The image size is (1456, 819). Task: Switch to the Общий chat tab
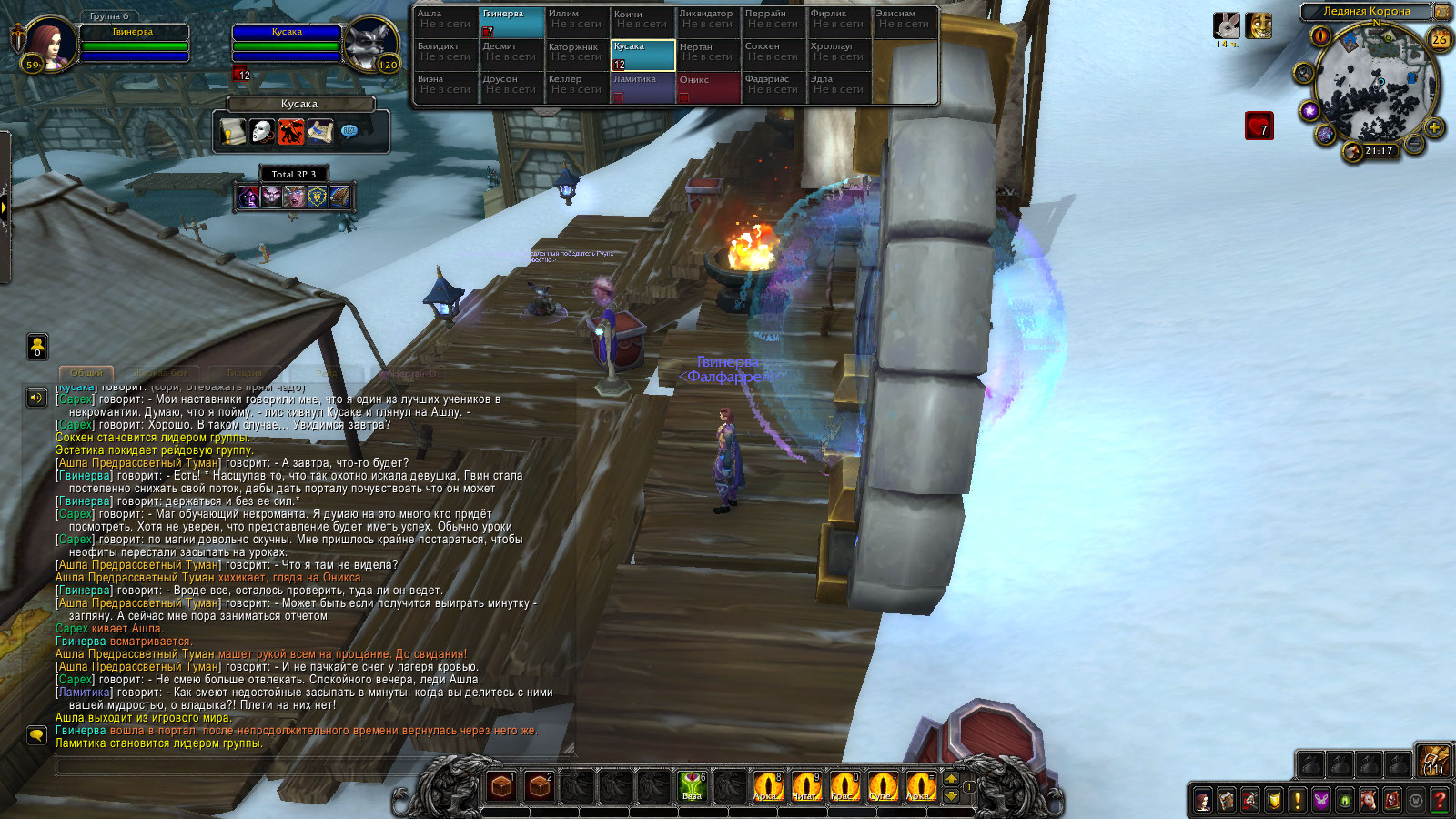coord(86,373)
